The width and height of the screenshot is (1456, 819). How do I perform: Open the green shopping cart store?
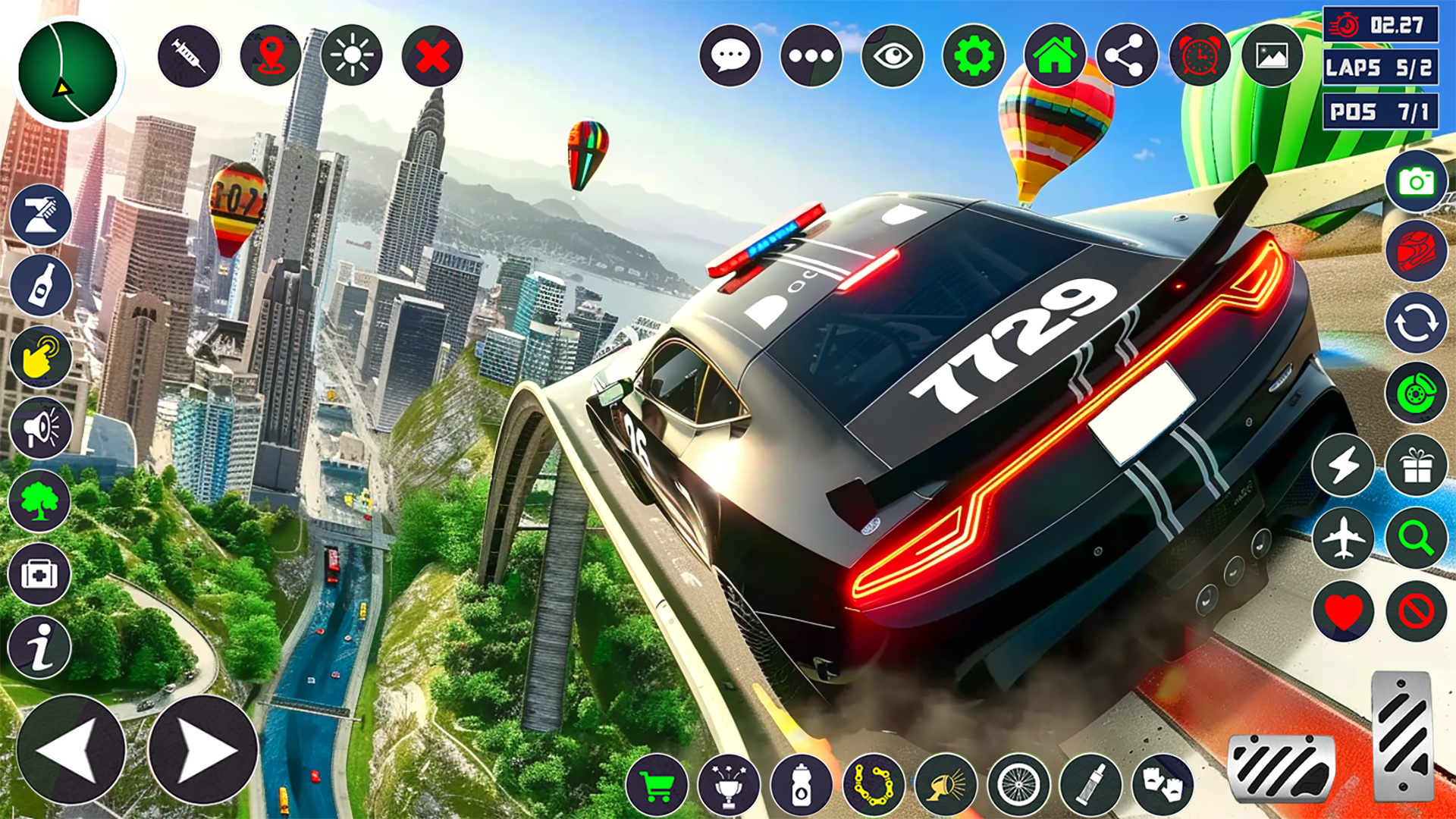pos(657,786)
